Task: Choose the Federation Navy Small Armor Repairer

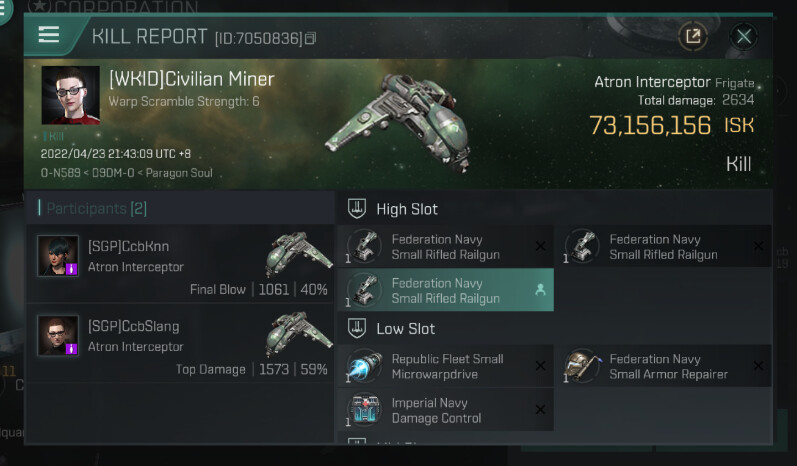Action: (663, 367)
